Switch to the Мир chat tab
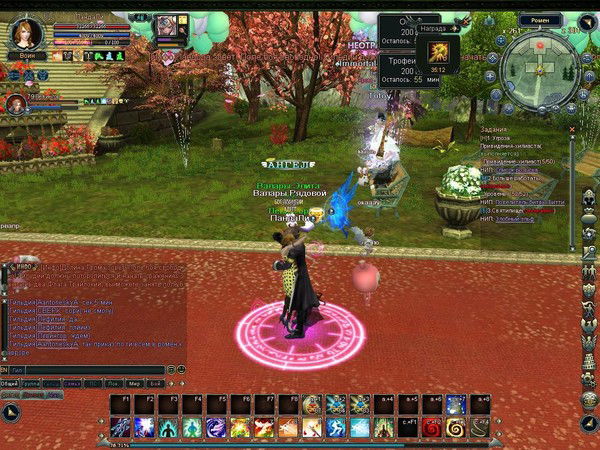600x450 pixels. coord(134,383)
